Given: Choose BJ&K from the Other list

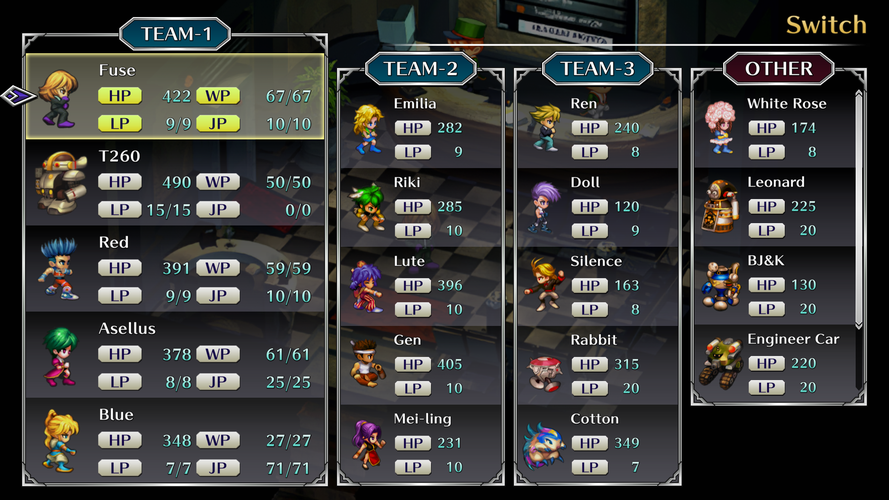Looking at the screenshot, I should click(773, 285).
